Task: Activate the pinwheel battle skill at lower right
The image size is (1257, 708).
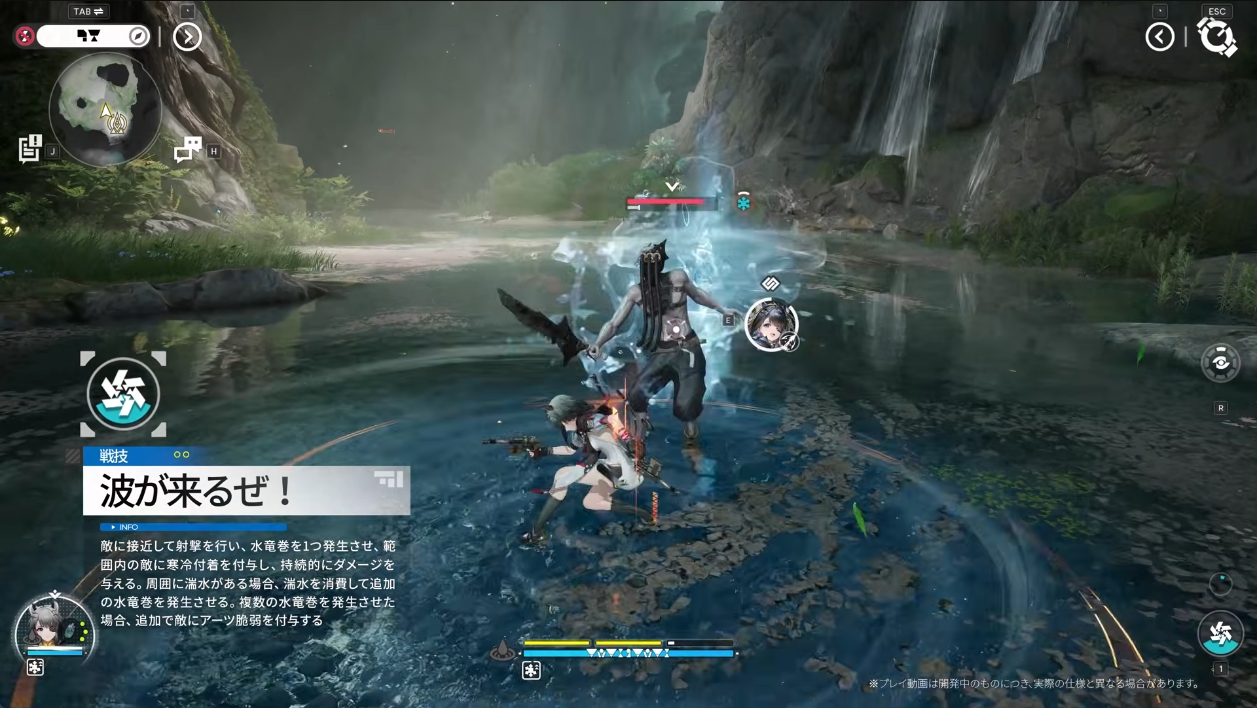Action: pos(1220,634)
